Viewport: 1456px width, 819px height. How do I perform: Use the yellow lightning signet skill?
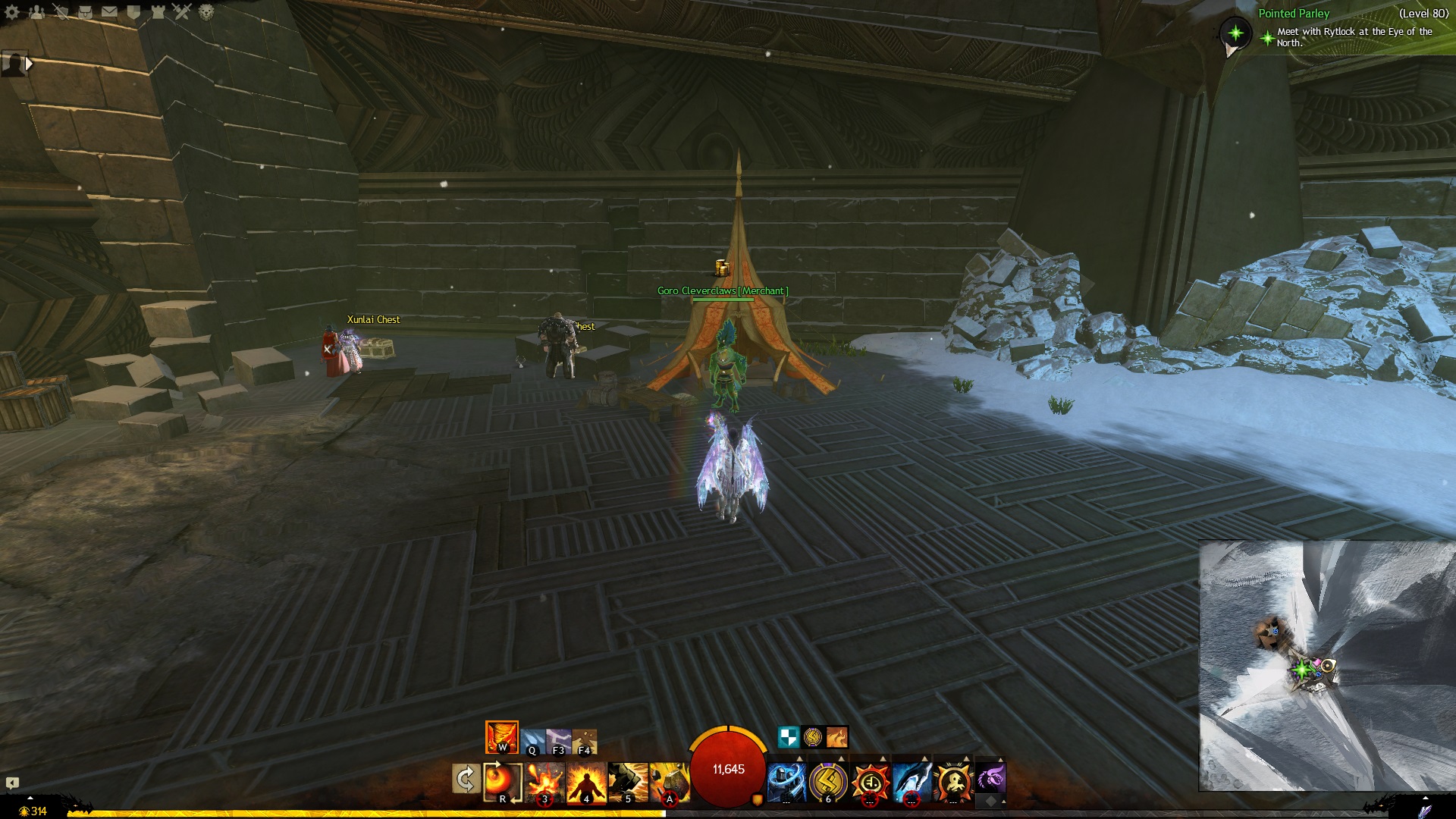pos(828,781)
